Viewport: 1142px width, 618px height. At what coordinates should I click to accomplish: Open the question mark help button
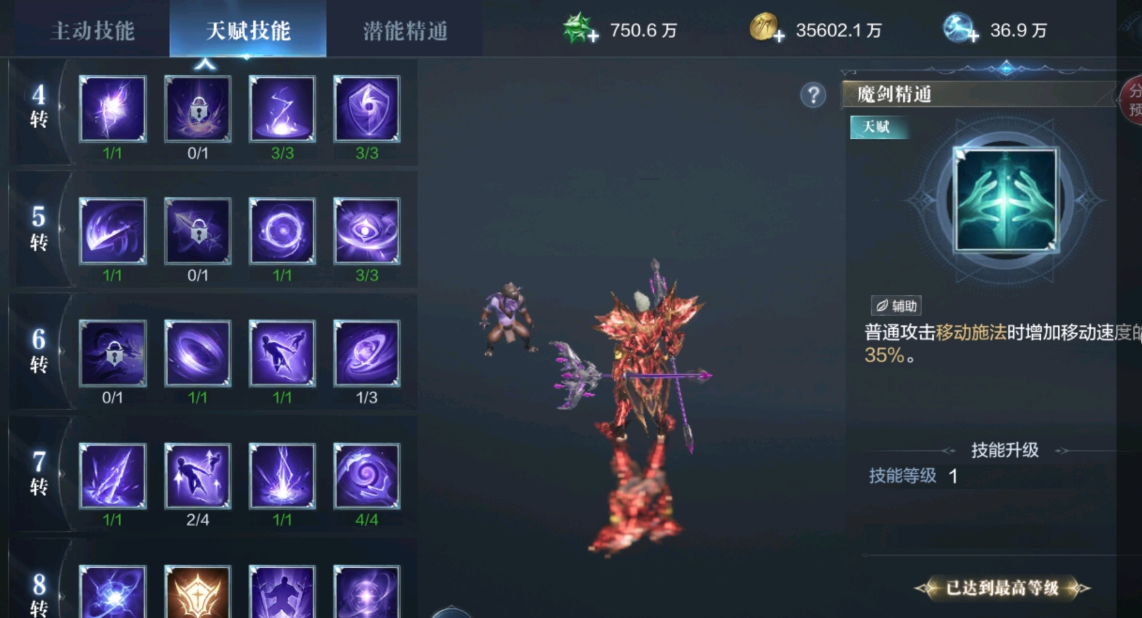813,95
